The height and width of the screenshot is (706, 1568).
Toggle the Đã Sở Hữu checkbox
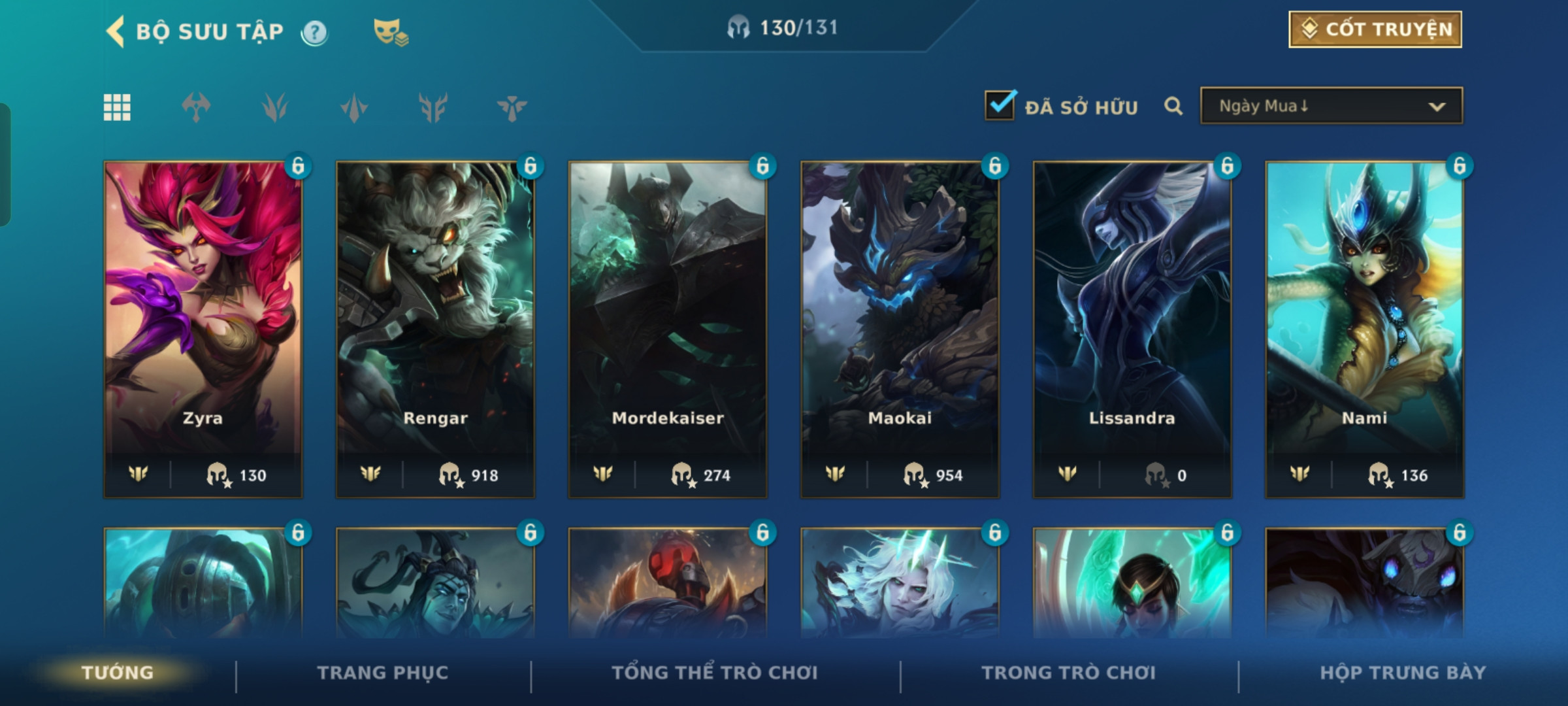pyautogui.click(x=1000, y=106)
